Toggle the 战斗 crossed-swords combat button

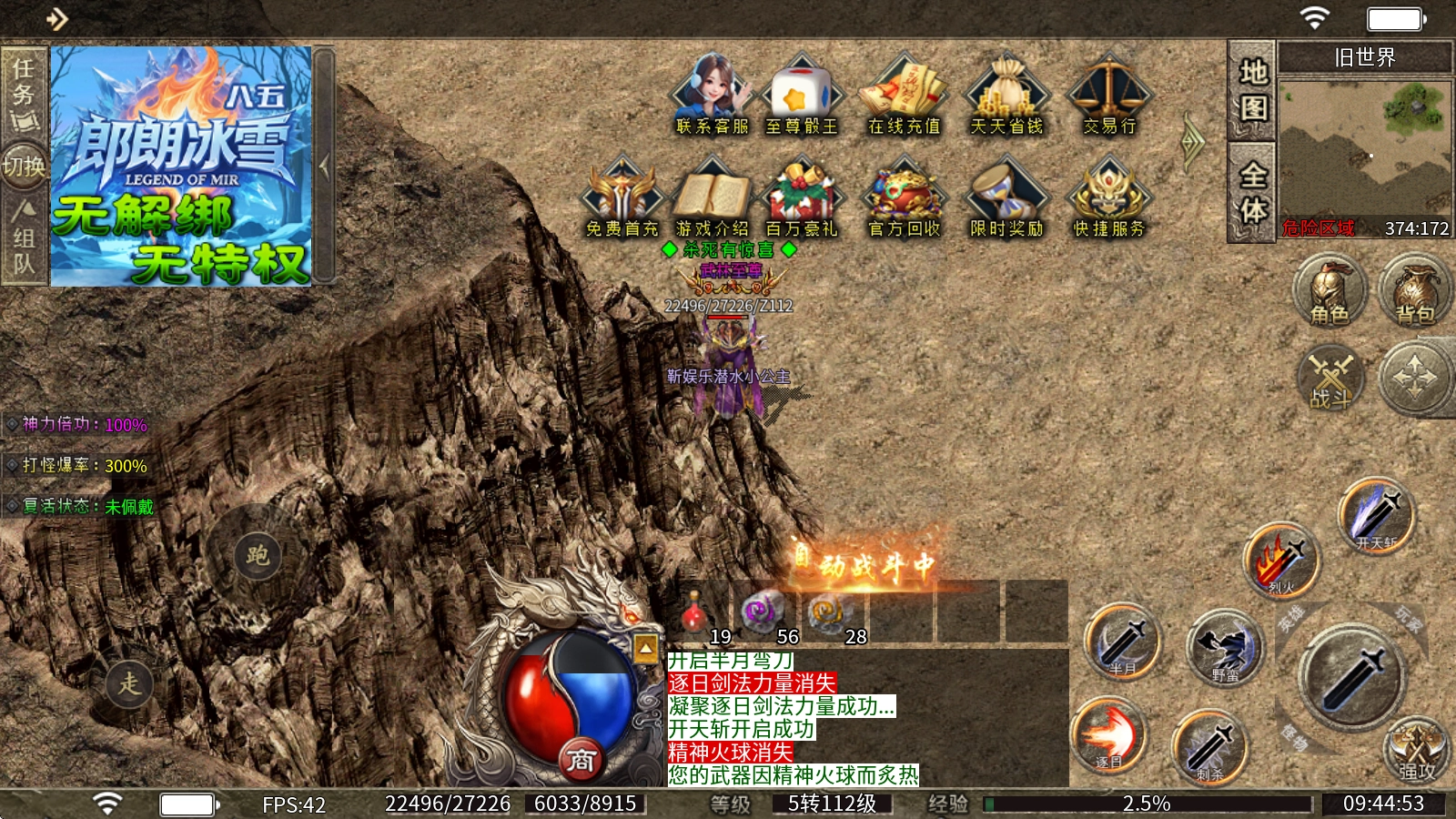click(x=1330, y=377)
